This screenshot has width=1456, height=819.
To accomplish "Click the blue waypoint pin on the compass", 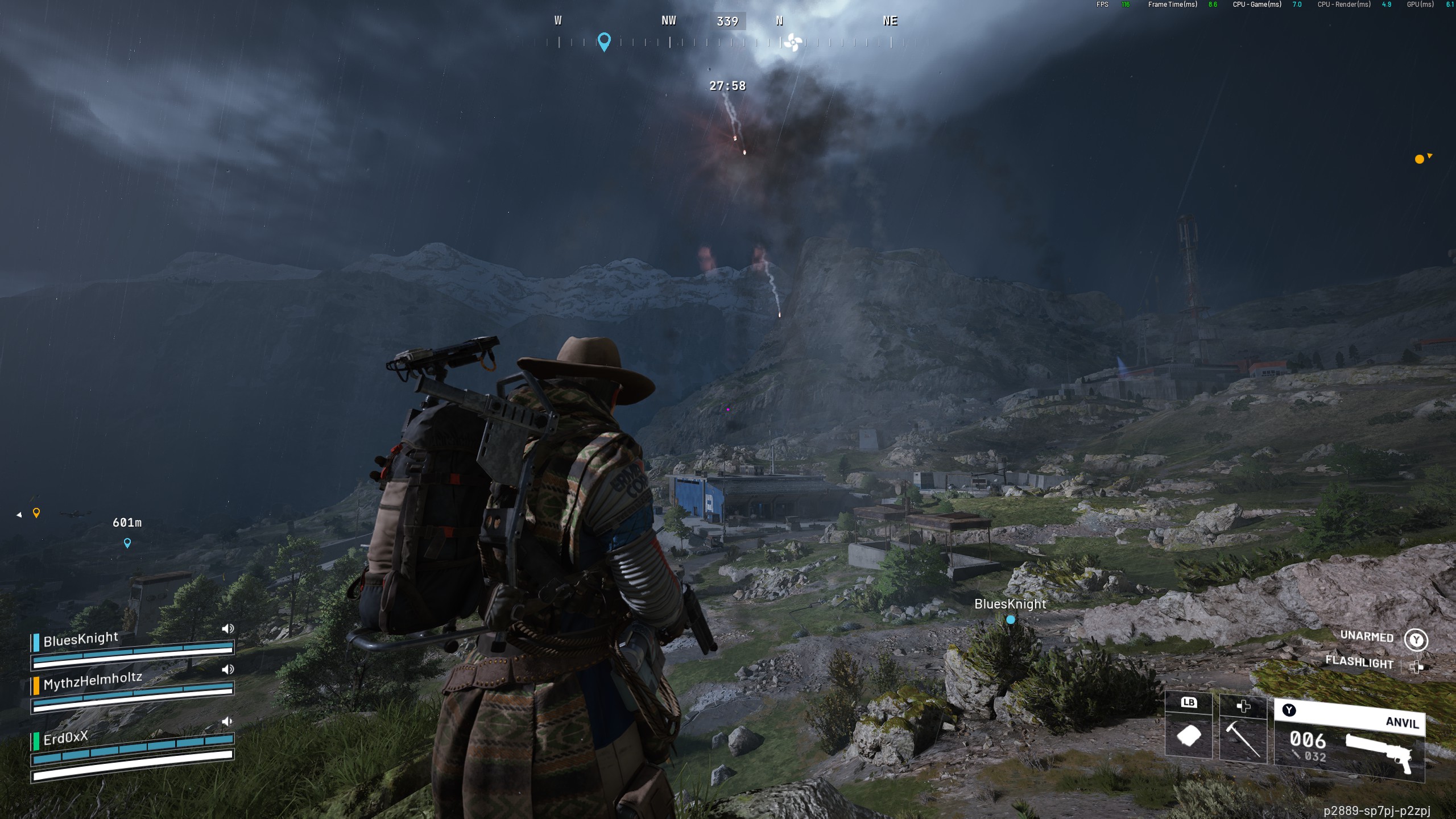I will click(604, 41).
